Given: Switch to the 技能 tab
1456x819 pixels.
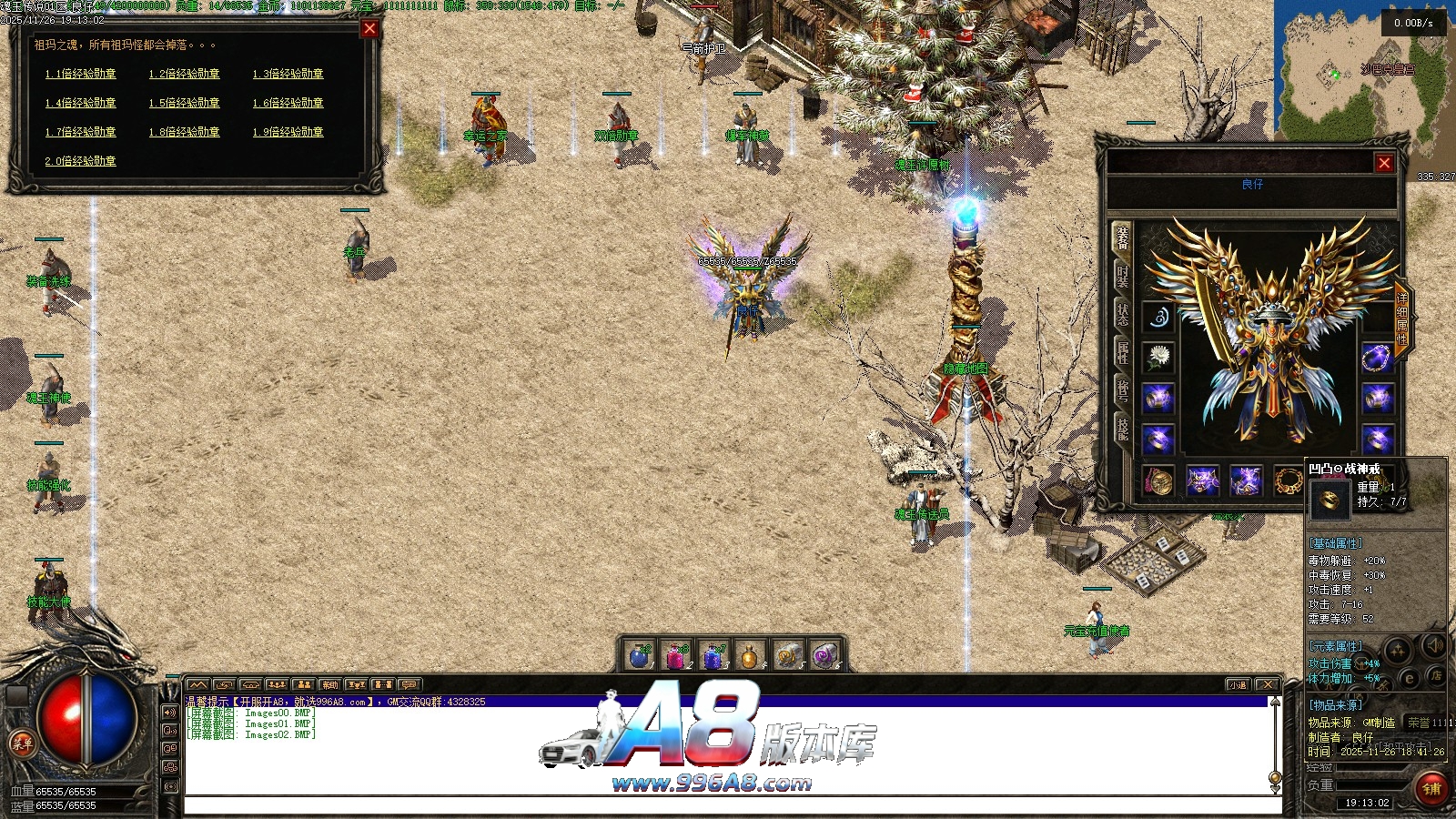Looking at the screenshot, I should coord(1122,430).
